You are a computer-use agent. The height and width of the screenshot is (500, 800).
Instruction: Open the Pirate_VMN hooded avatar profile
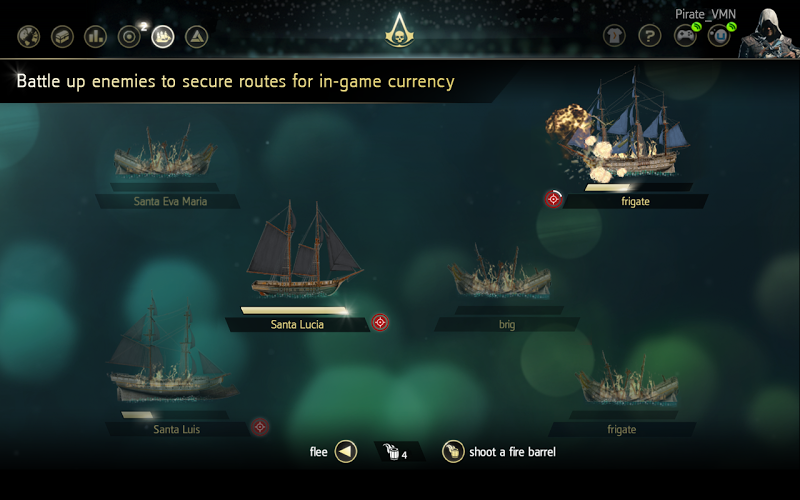pyautogui.click(x=766, y=34)
